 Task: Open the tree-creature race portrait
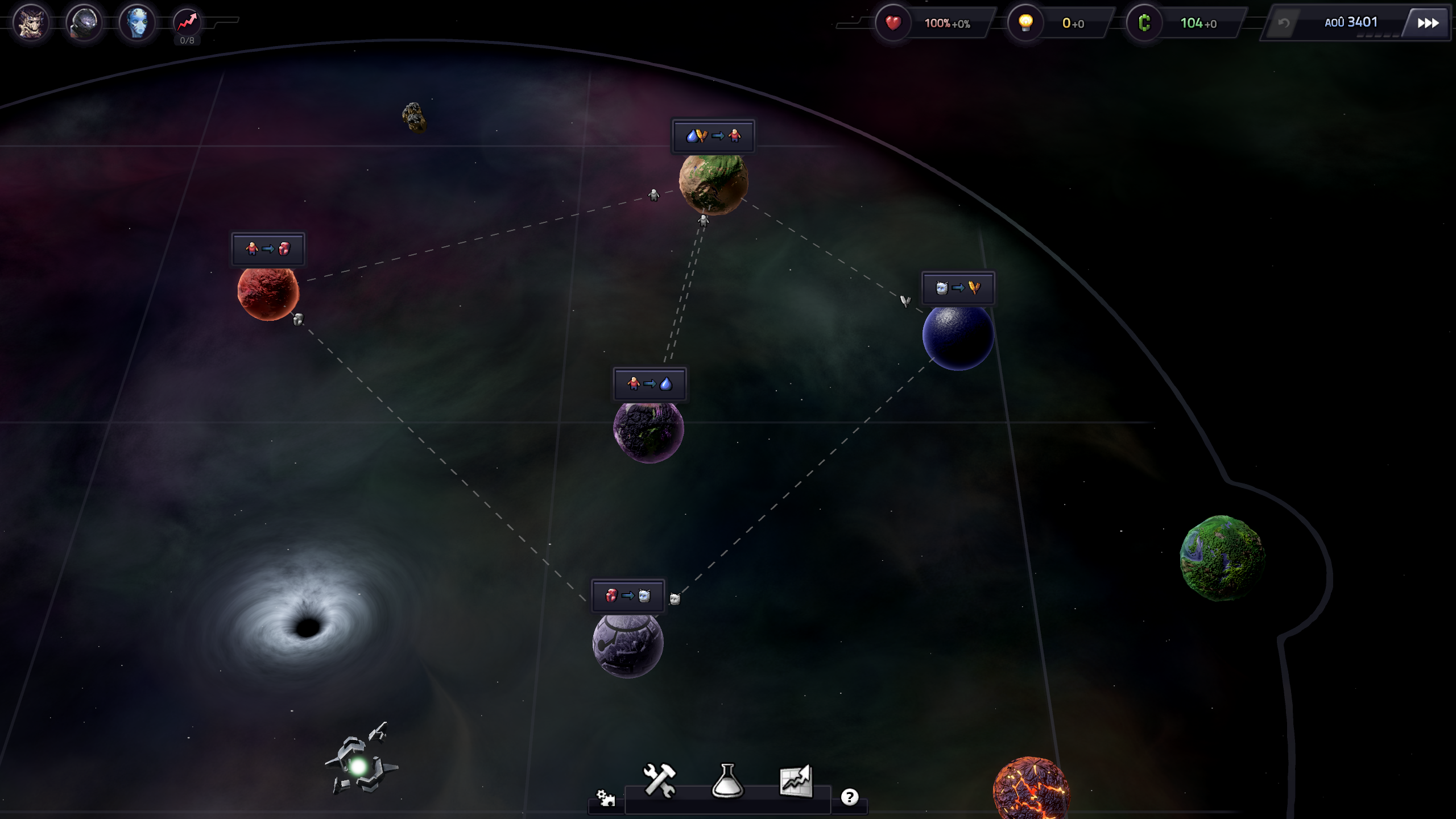click(31, 23)
